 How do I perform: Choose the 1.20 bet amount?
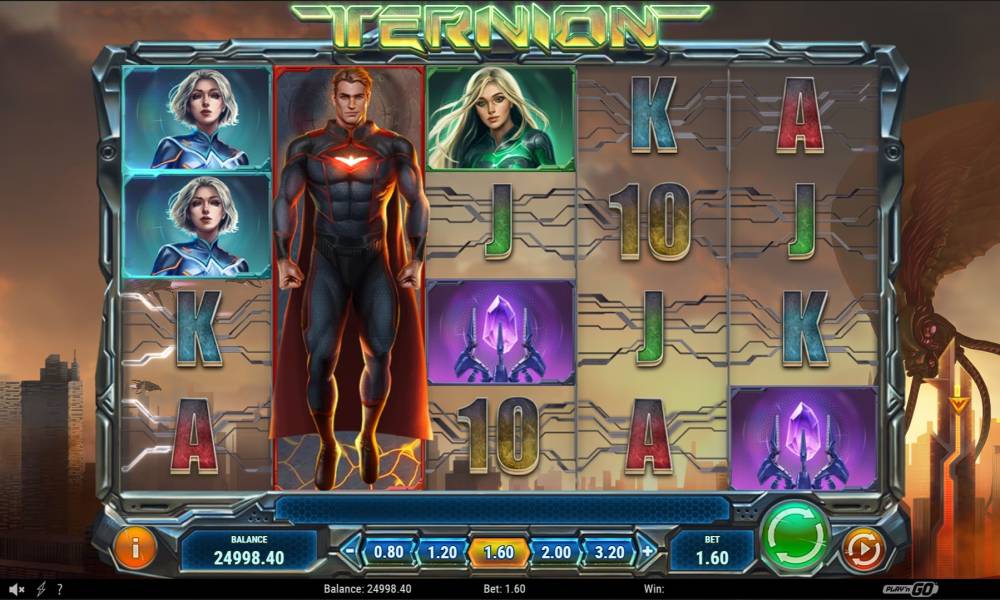pos(441,551)
